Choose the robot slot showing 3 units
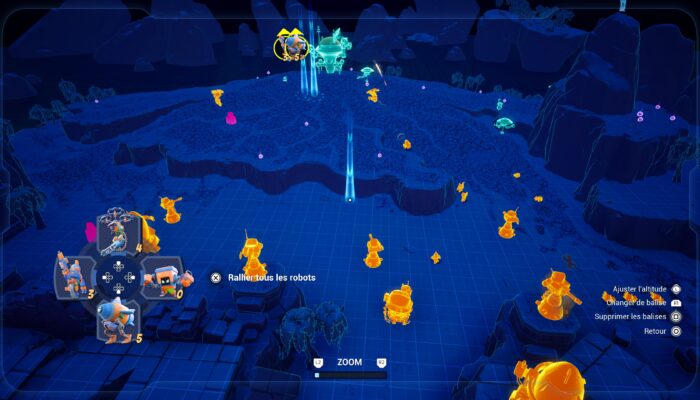This screenshot has height=400, width=700. point(76,273)
